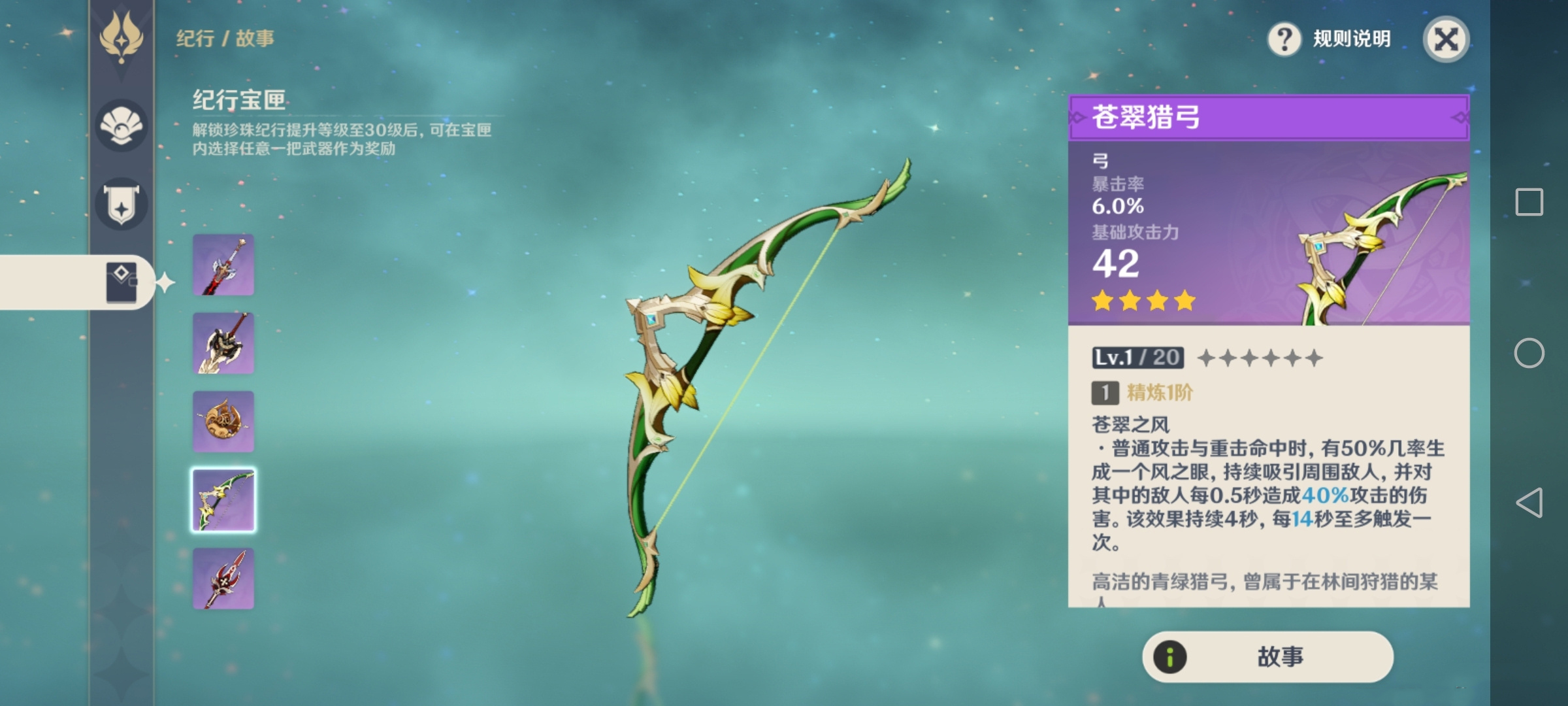Select the black and red sword thumbnail
The width and height of the screenshot is (1568, 706).
tap(223, 265)
